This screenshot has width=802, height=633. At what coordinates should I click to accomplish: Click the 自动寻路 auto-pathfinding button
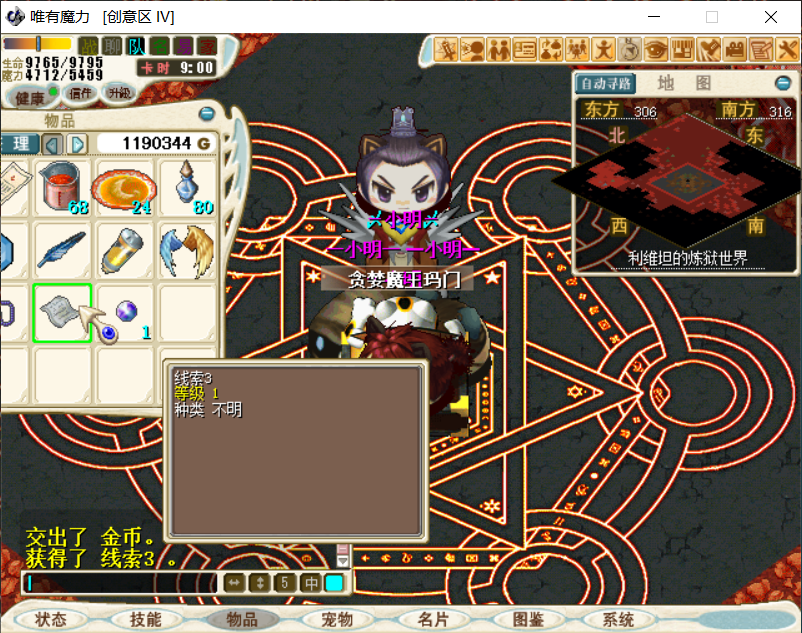pyautogui.click(x=606, y=83)
